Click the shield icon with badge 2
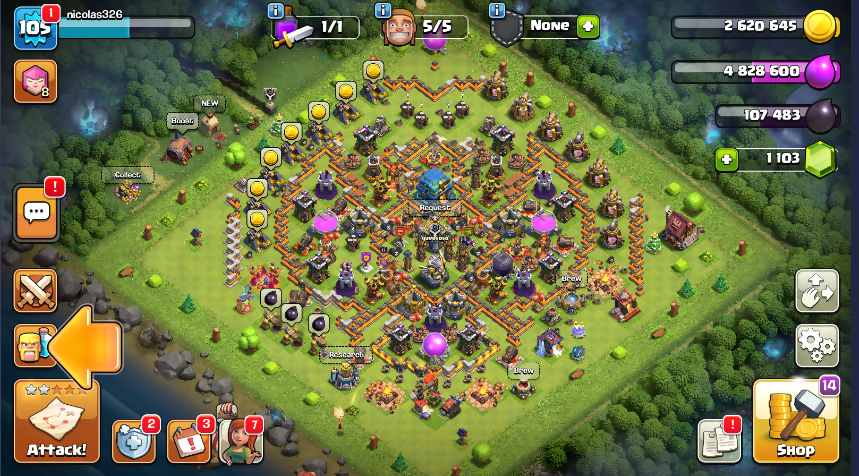The image size is (859, 476). point(133,440)
